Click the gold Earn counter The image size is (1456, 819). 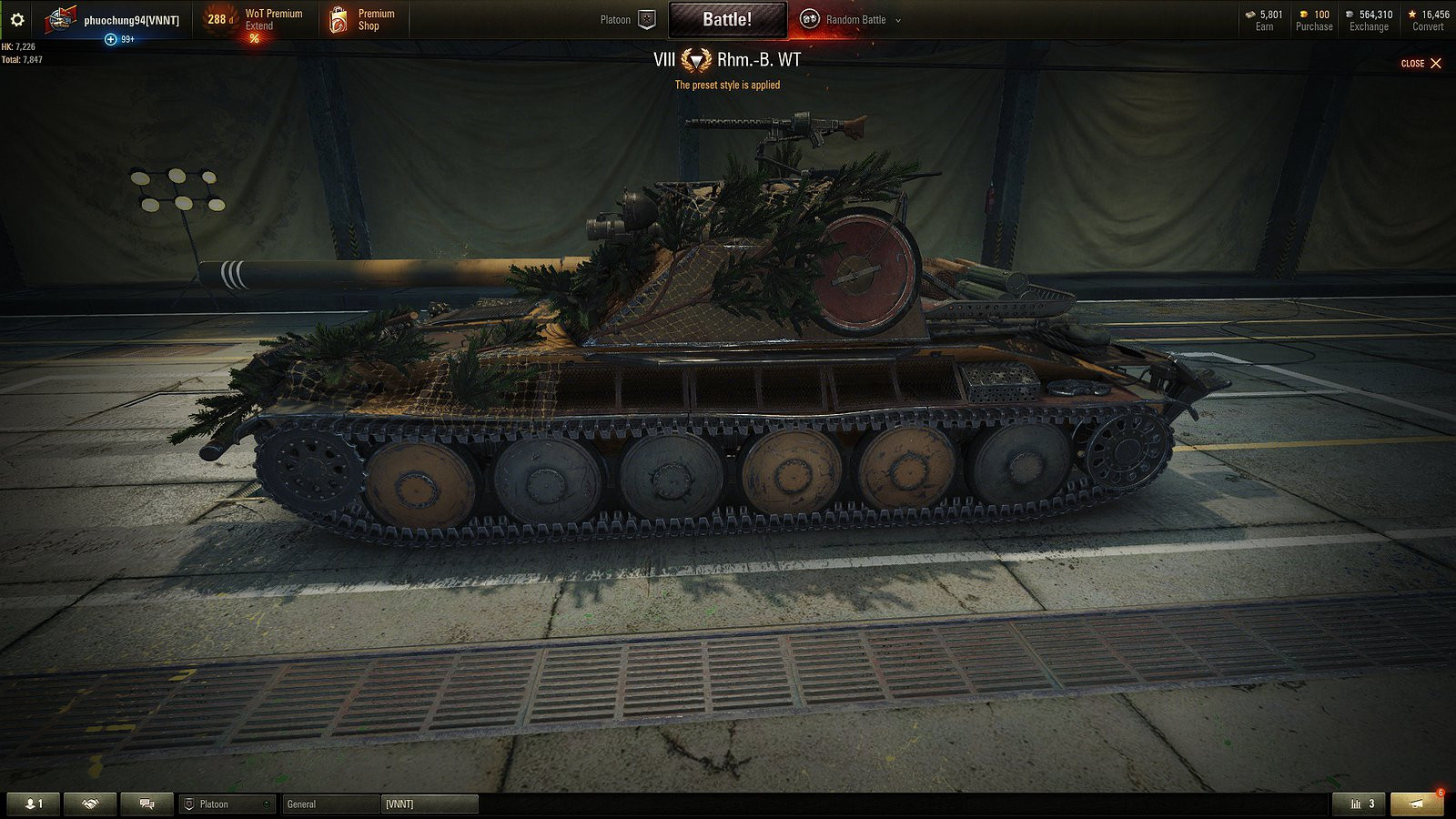pyautogui.click(x=1265, y=19)
